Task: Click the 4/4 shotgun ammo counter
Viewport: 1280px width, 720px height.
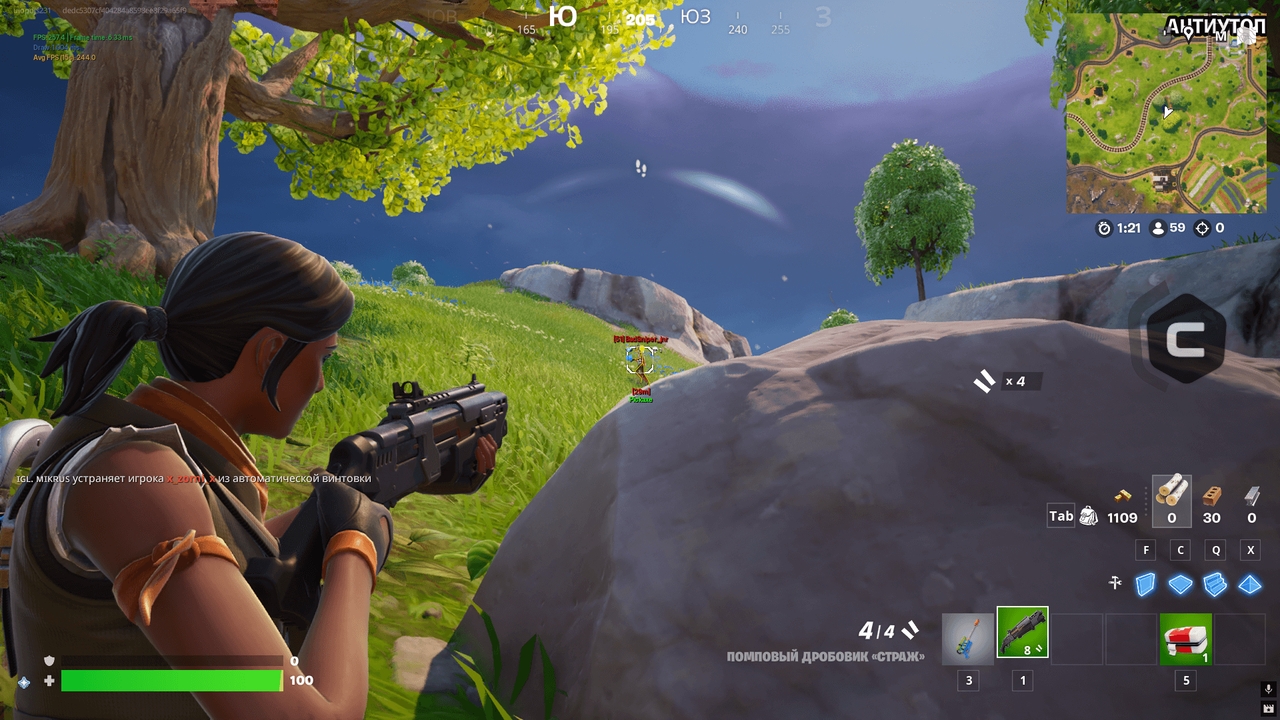Action: (875, 632)
